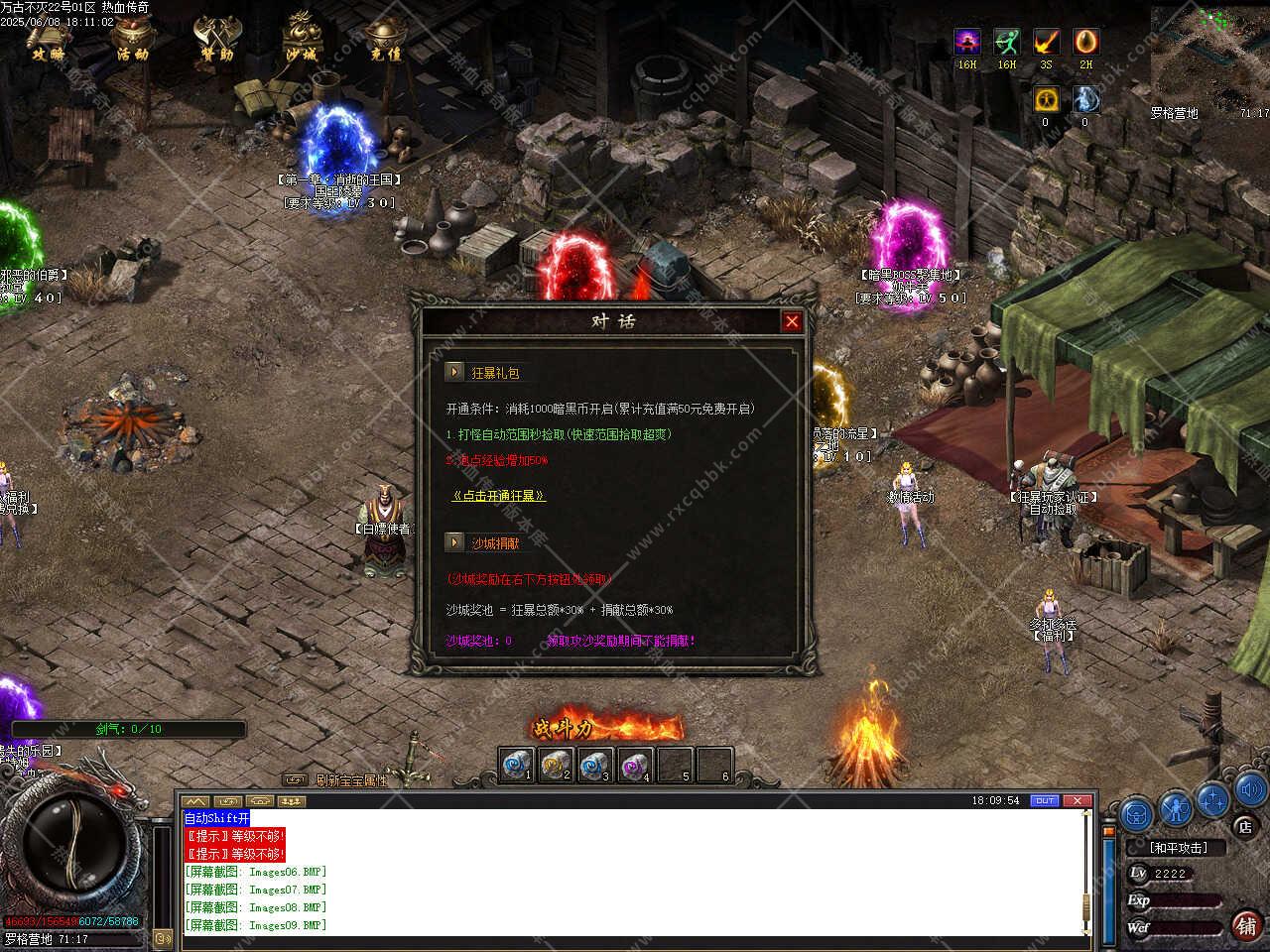Image resolution: width=1270 pixels, height=952 pixels.
Task: Expand the 沙城捐献 section arrow
Action: click(x=454, y=542)
